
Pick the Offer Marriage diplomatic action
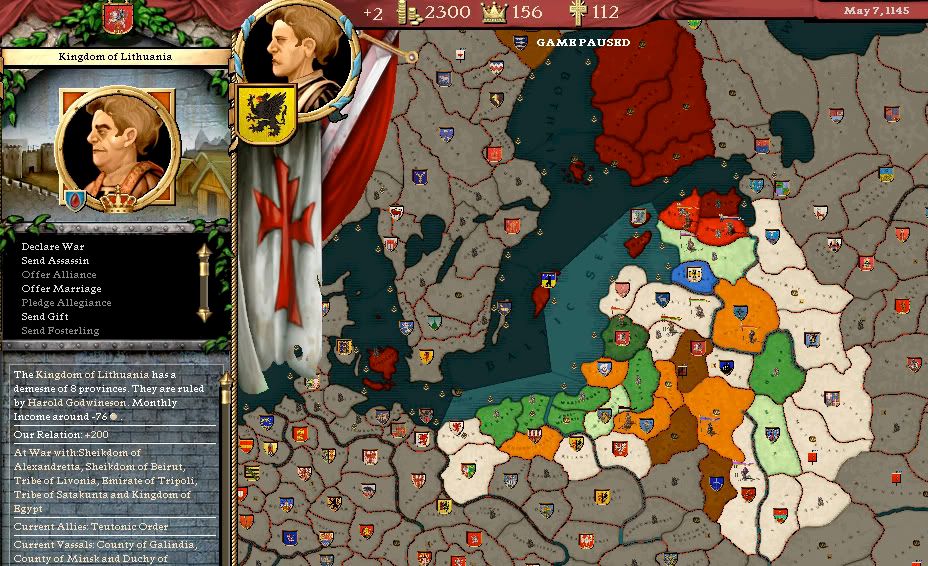click(x=62, y=288)
